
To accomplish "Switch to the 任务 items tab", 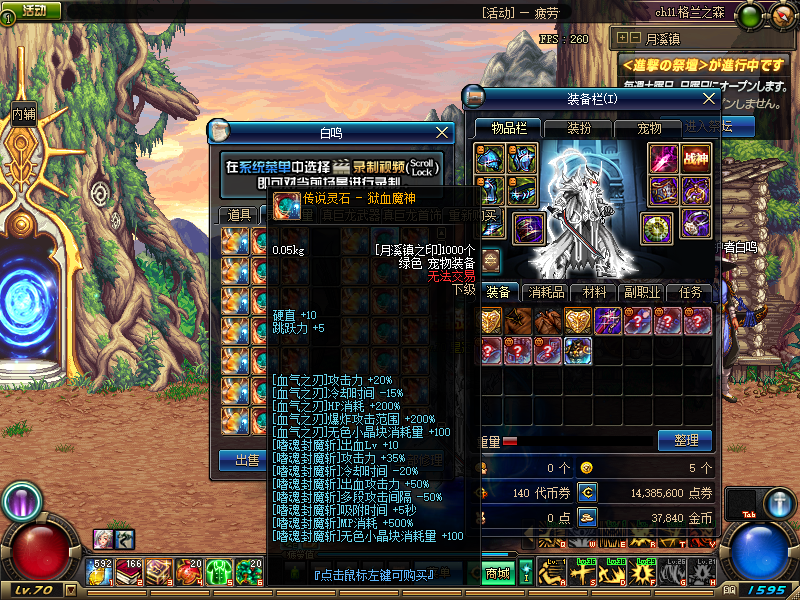I will (x=690, y=292).
